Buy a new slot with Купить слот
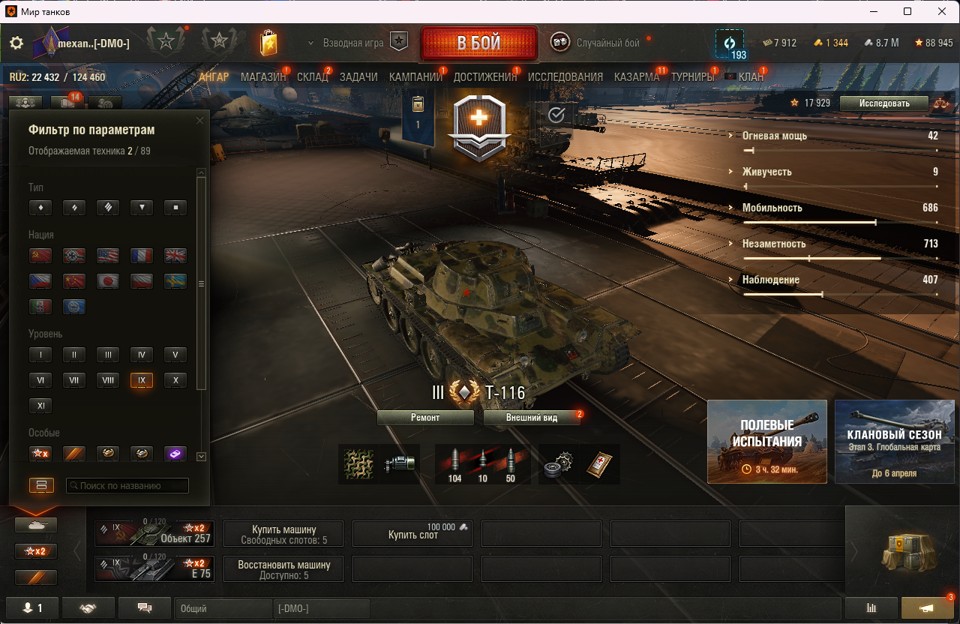The height and width of the screenshot is (624, 960). coord(413,534)
